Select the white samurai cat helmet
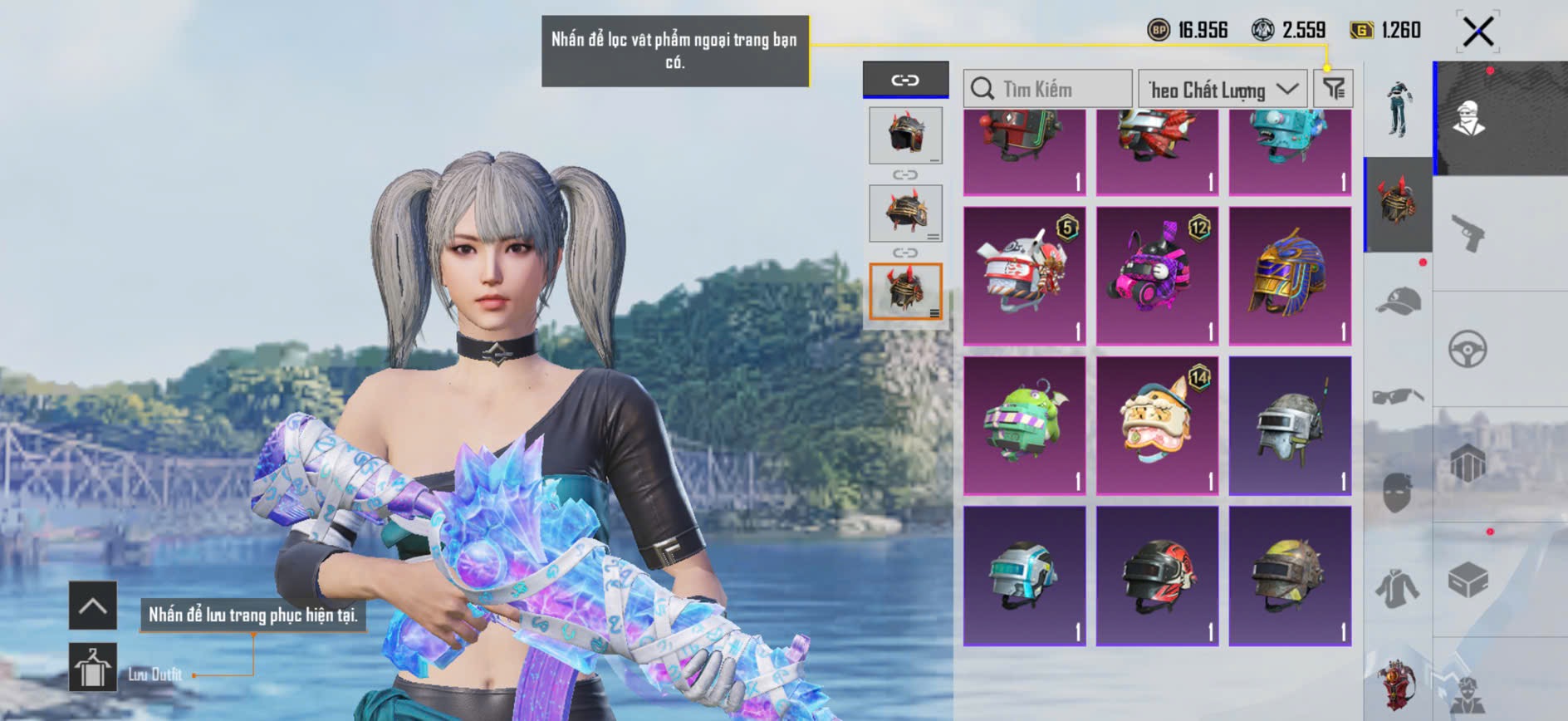The height and width of the screenshot is (721, 1568). 1024,275
